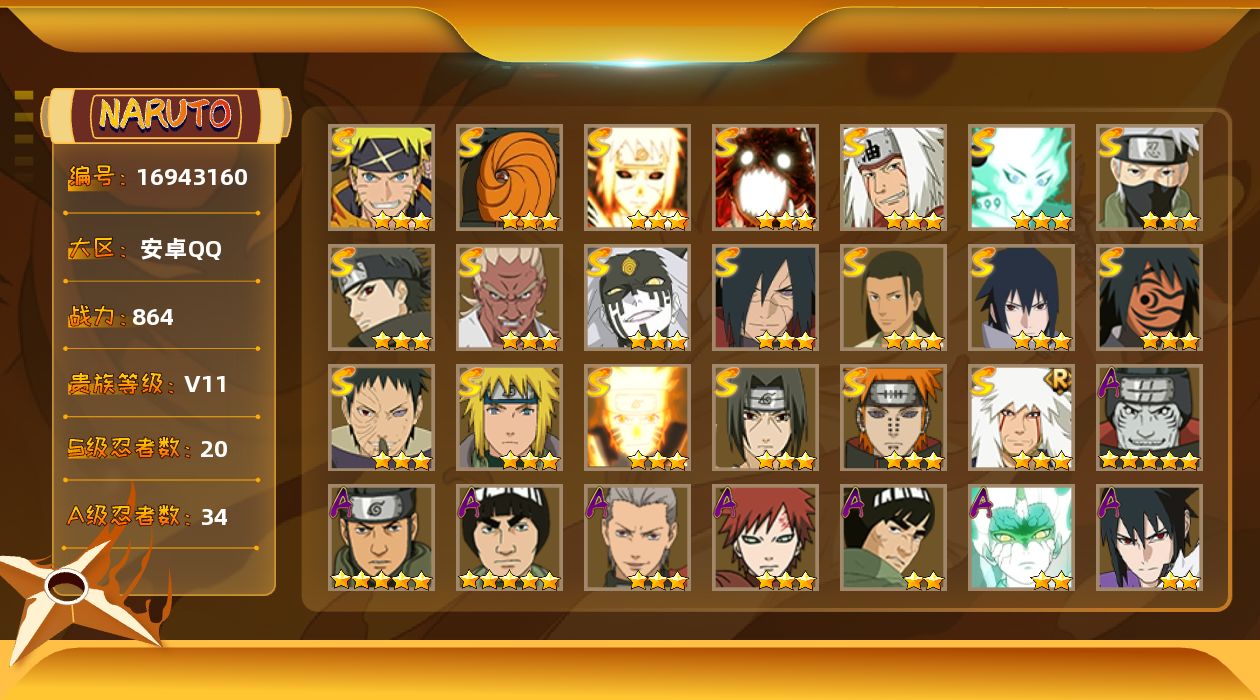Open the orange-haired Pain portrait
Image resolution: width=1260 pixels, height=700 pixels.
click(x=893, y=418)
